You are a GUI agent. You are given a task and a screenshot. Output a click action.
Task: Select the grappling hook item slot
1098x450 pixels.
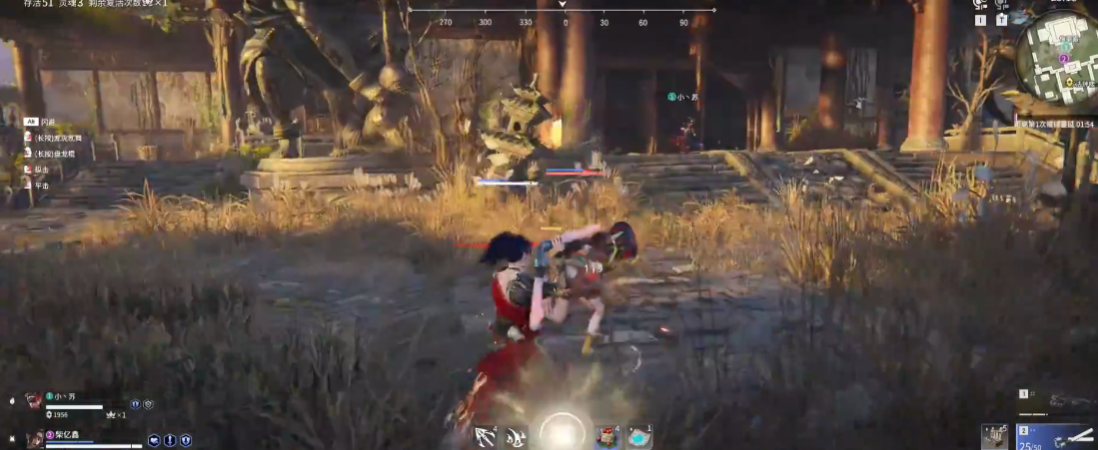[487, 436]
